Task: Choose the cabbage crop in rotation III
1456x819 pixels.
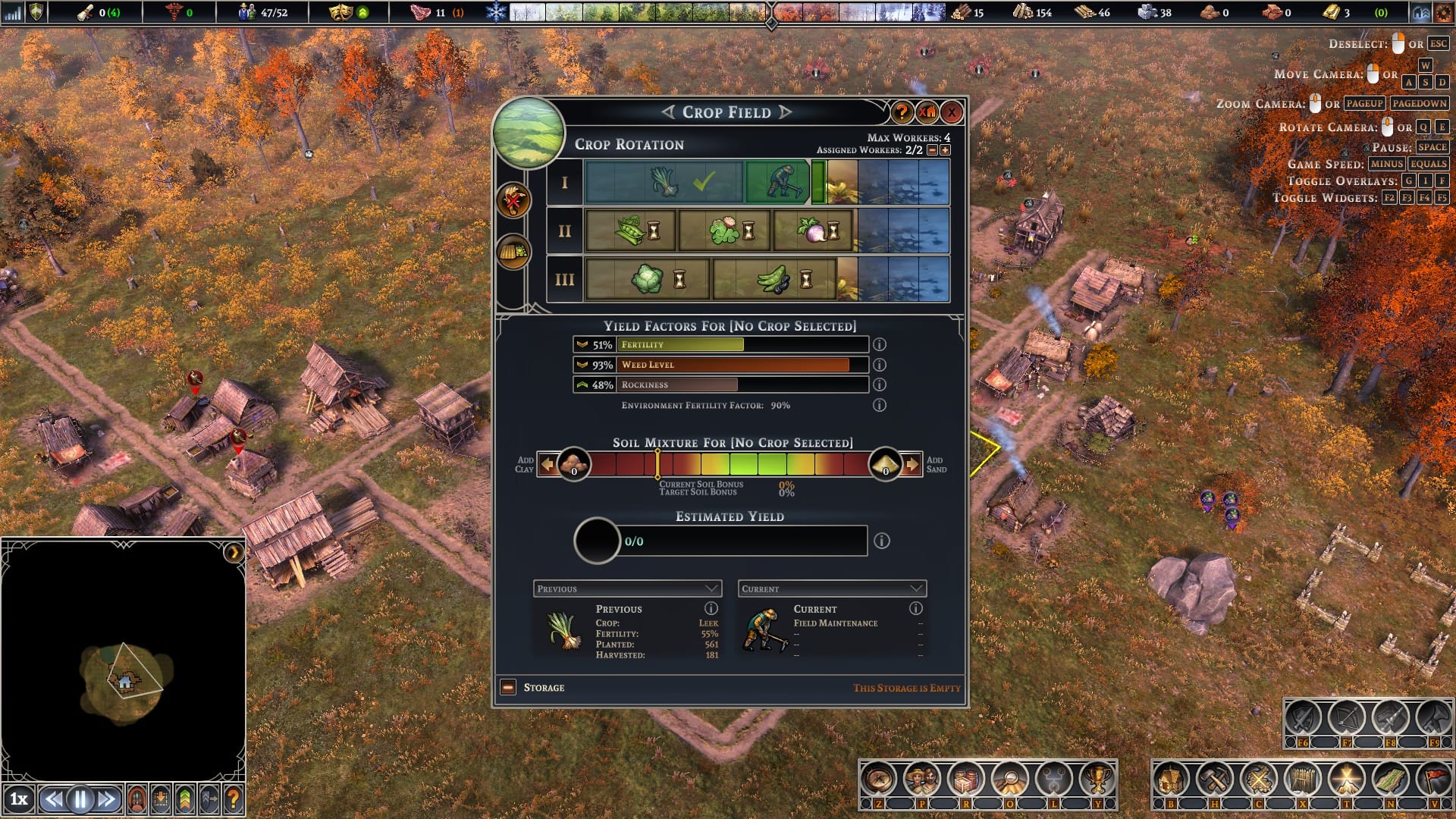Action: click(648, 279)
